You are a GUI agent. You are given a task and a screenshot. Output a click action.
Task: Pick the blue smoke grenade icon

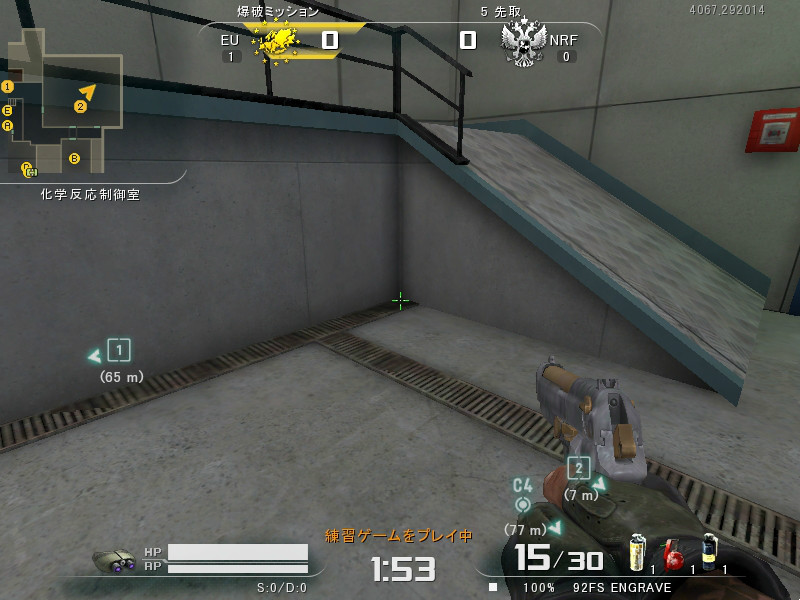pos(709,552)
